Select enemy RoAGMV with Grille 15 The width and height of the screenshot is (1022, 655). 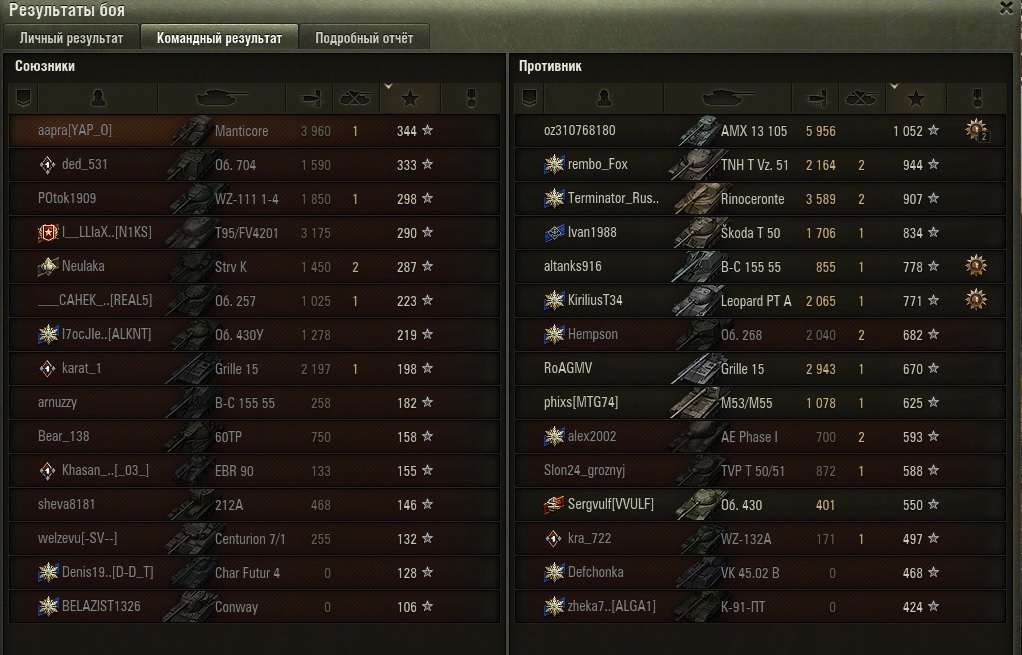[x=760, y=369]
